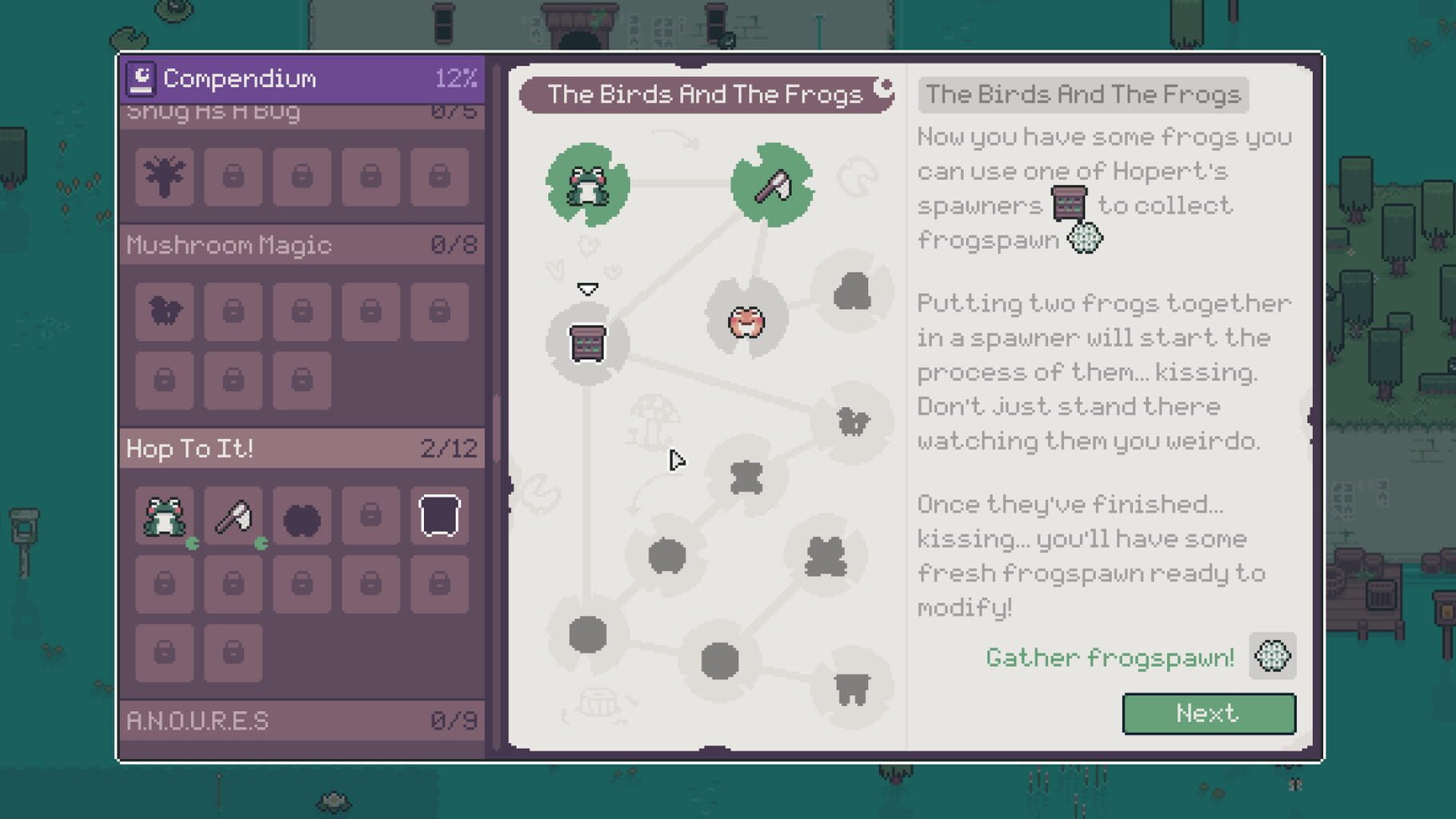Click the Gather frogspawn! objective text
The width and height of the screenshot is (1456, 819).
point(1110,657)
